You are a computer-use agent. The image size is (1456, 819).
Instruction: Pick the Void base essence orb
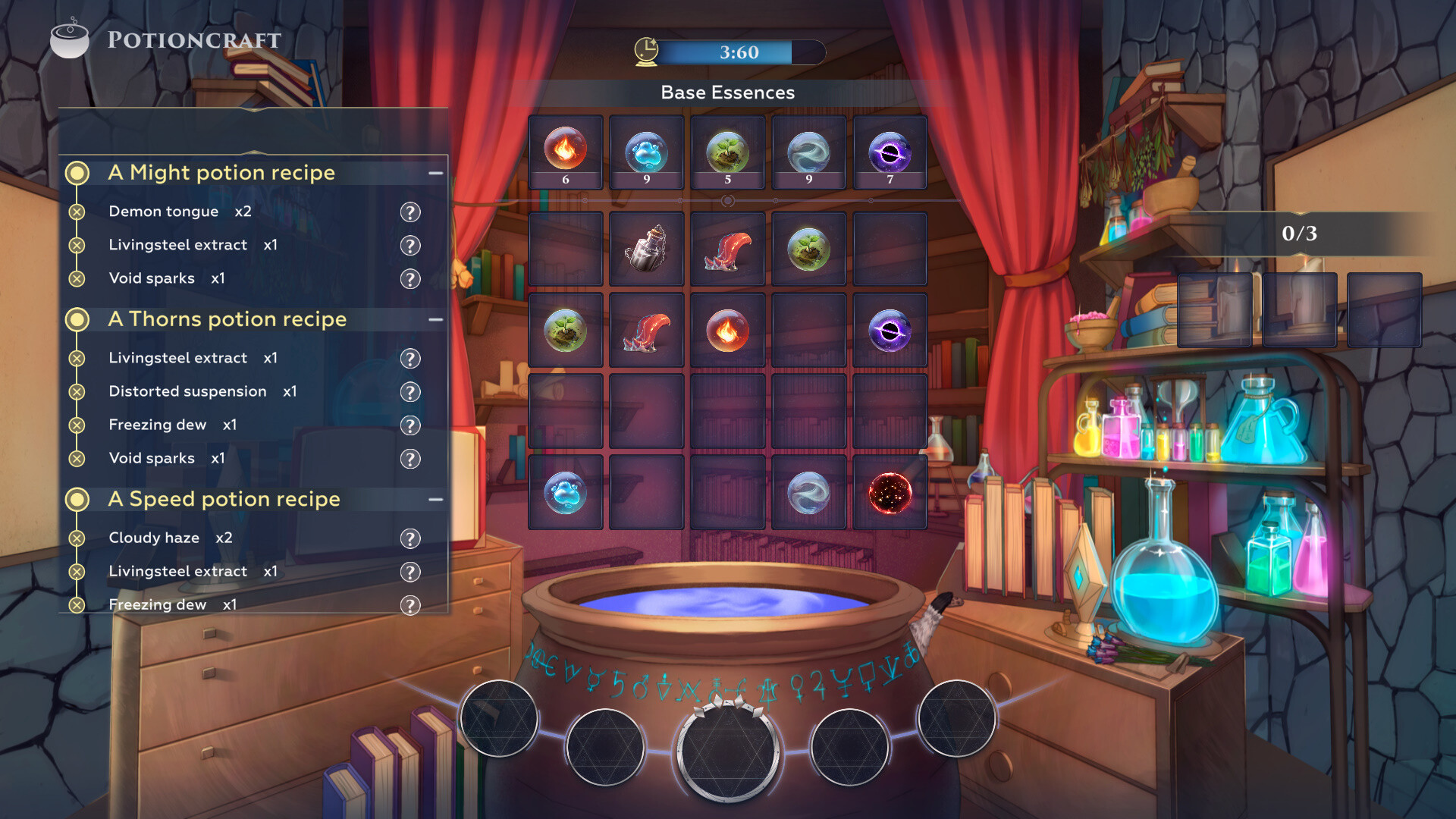click(890, 152)
